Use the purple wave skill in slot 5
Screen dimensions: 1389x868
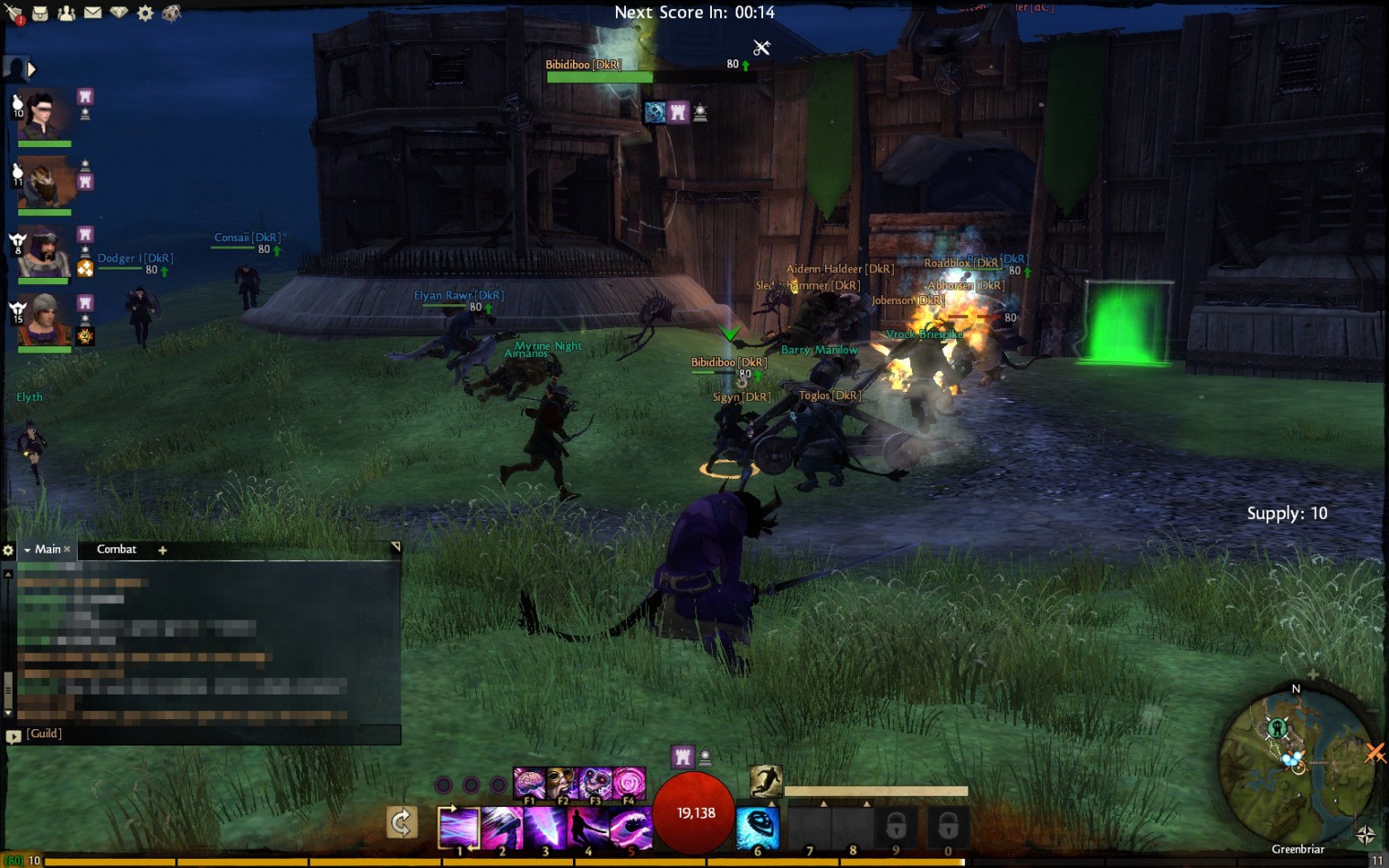pos(631,827)
